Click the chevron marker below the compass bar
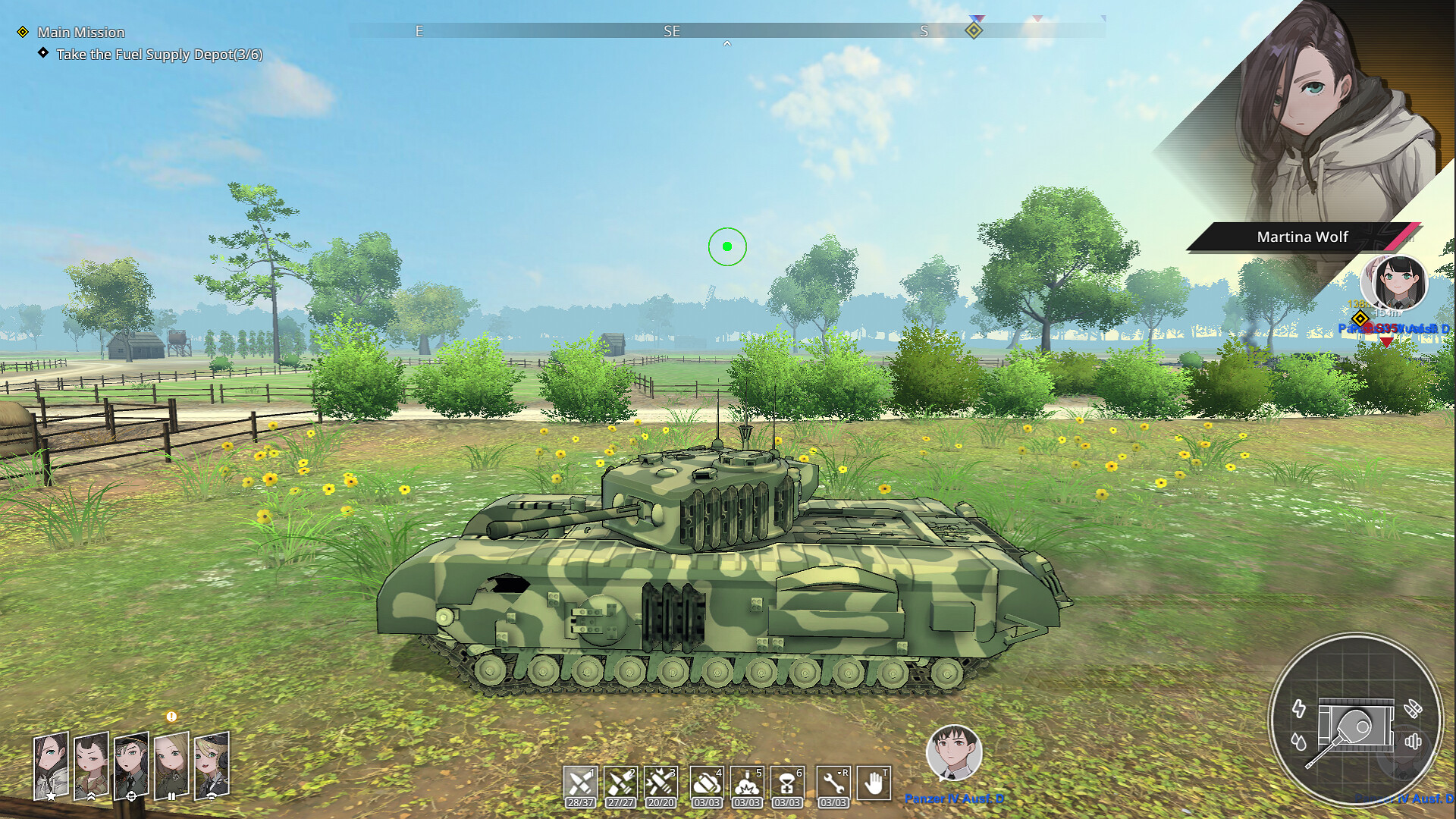The image size is (1456, 819). (727, 43)
